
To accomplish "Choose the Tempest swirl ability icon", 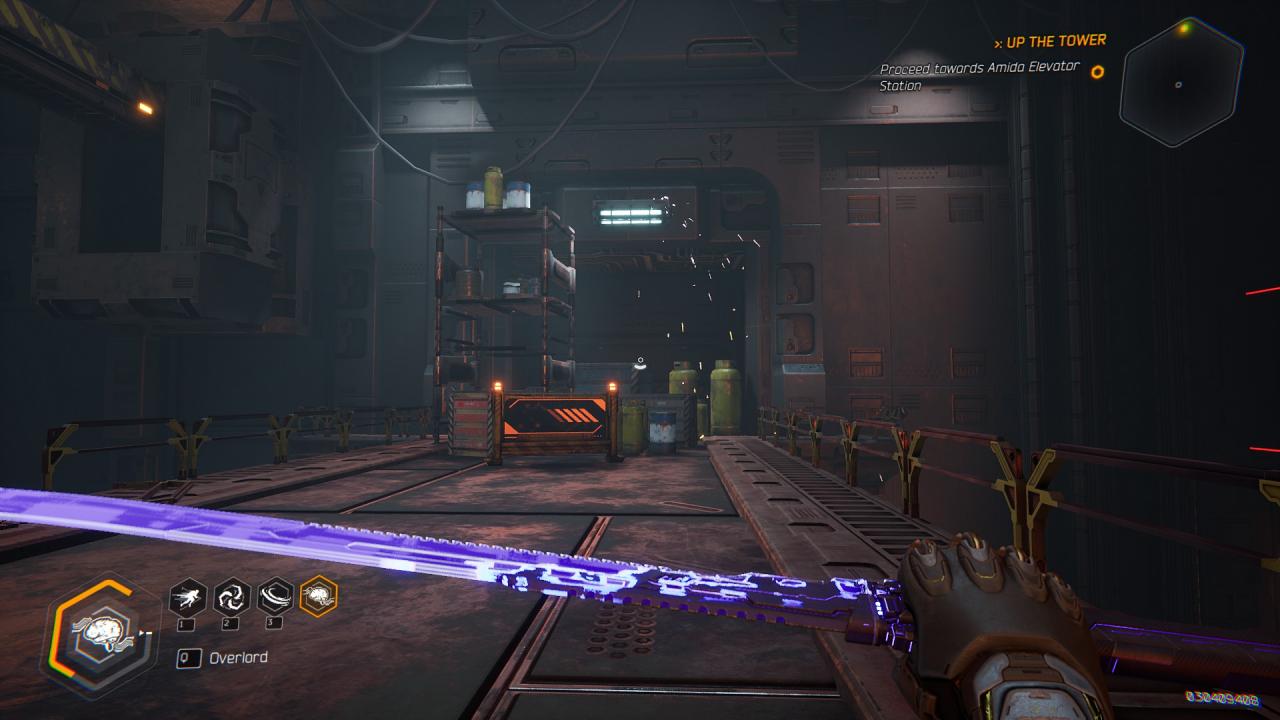I will pyautogui.click(x=232, y=598).
